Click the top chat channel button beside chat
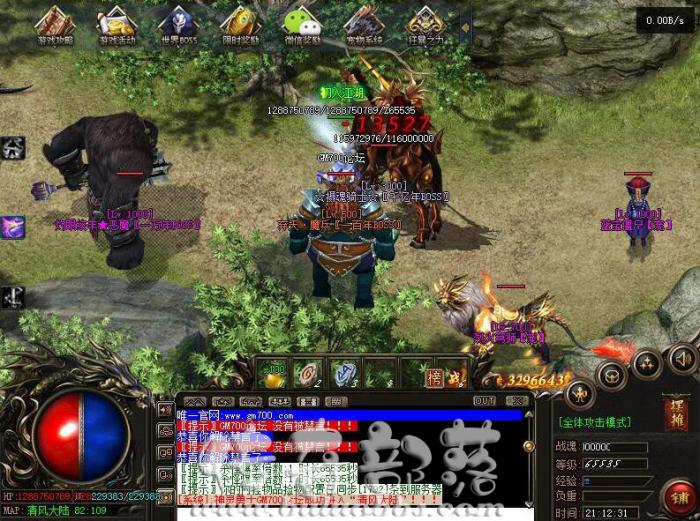 pyautogui.click(x=165, y=410)
